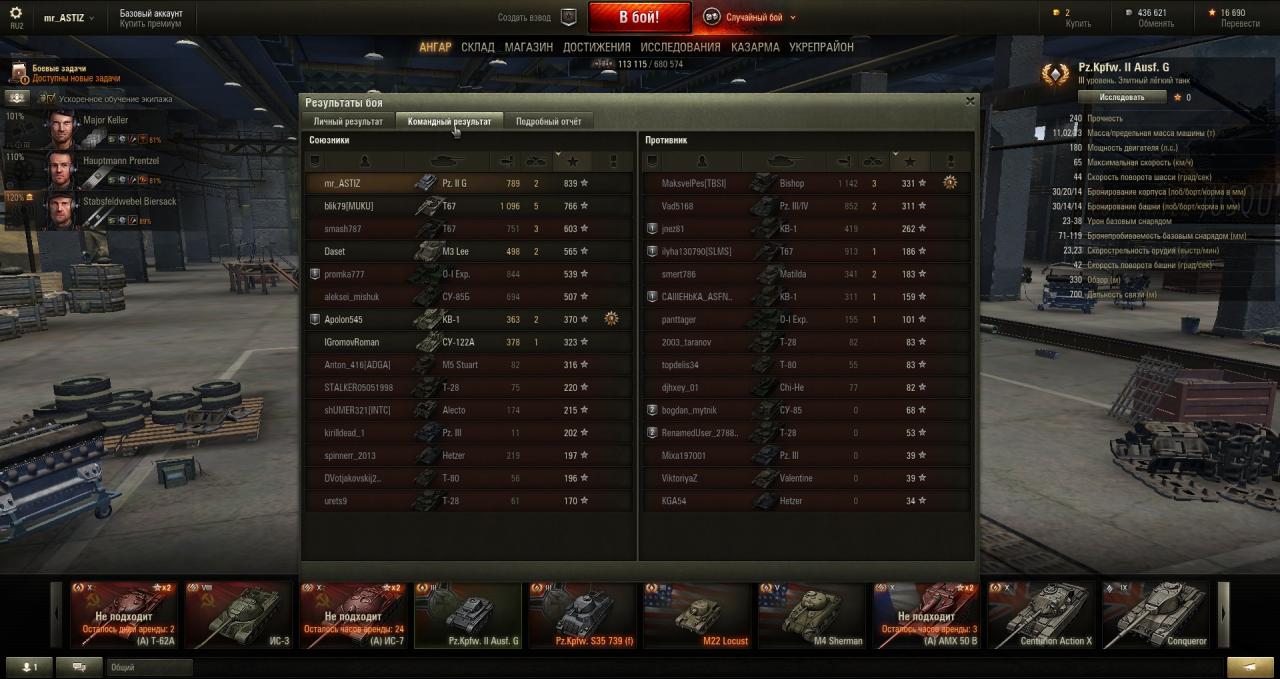Open the СКЛАД menu section
1280x679 pixels.
(x=478, y=47)
